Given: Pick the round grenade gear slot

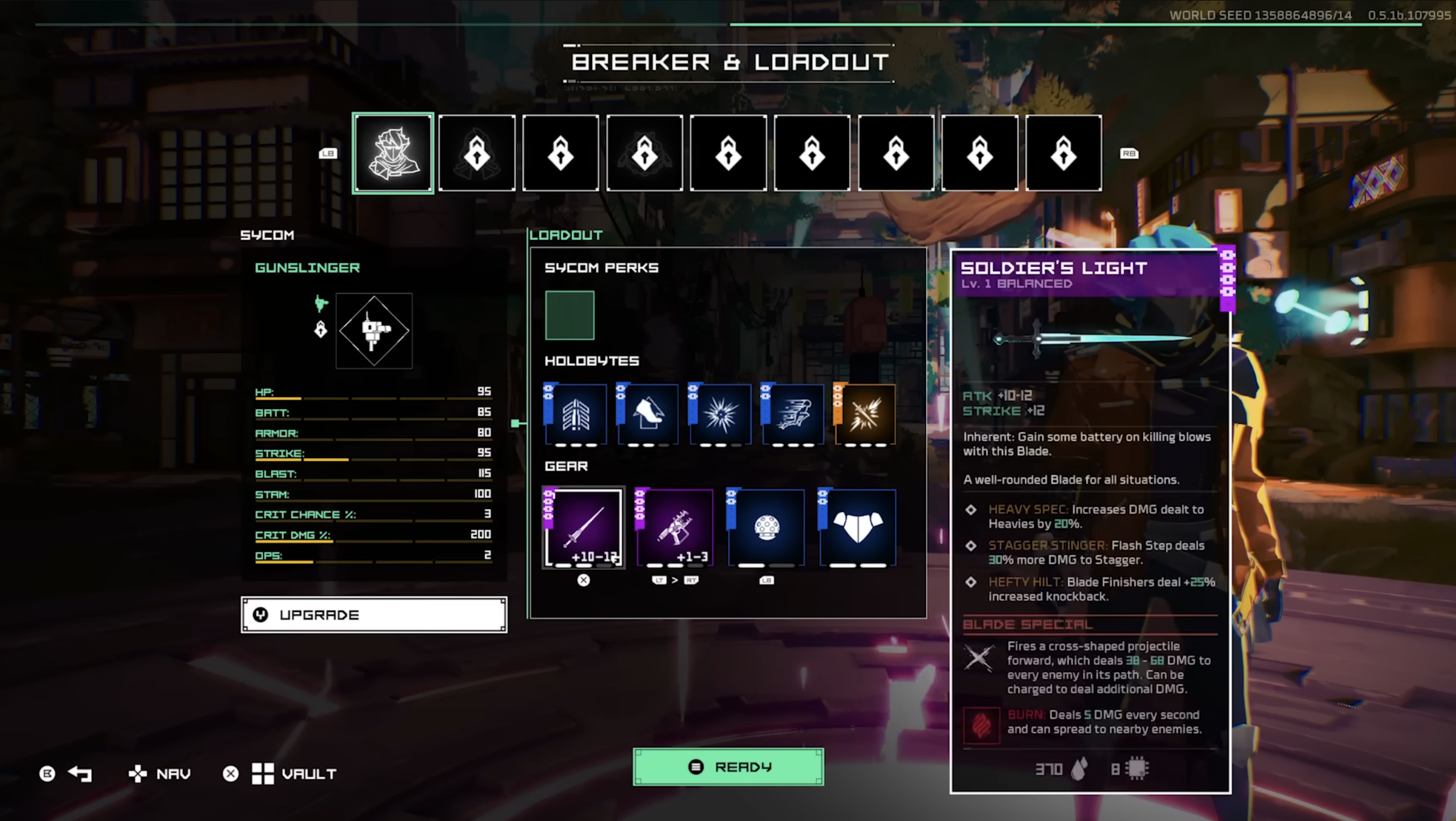Looking at the screenshot, I should tap(767, 528).
